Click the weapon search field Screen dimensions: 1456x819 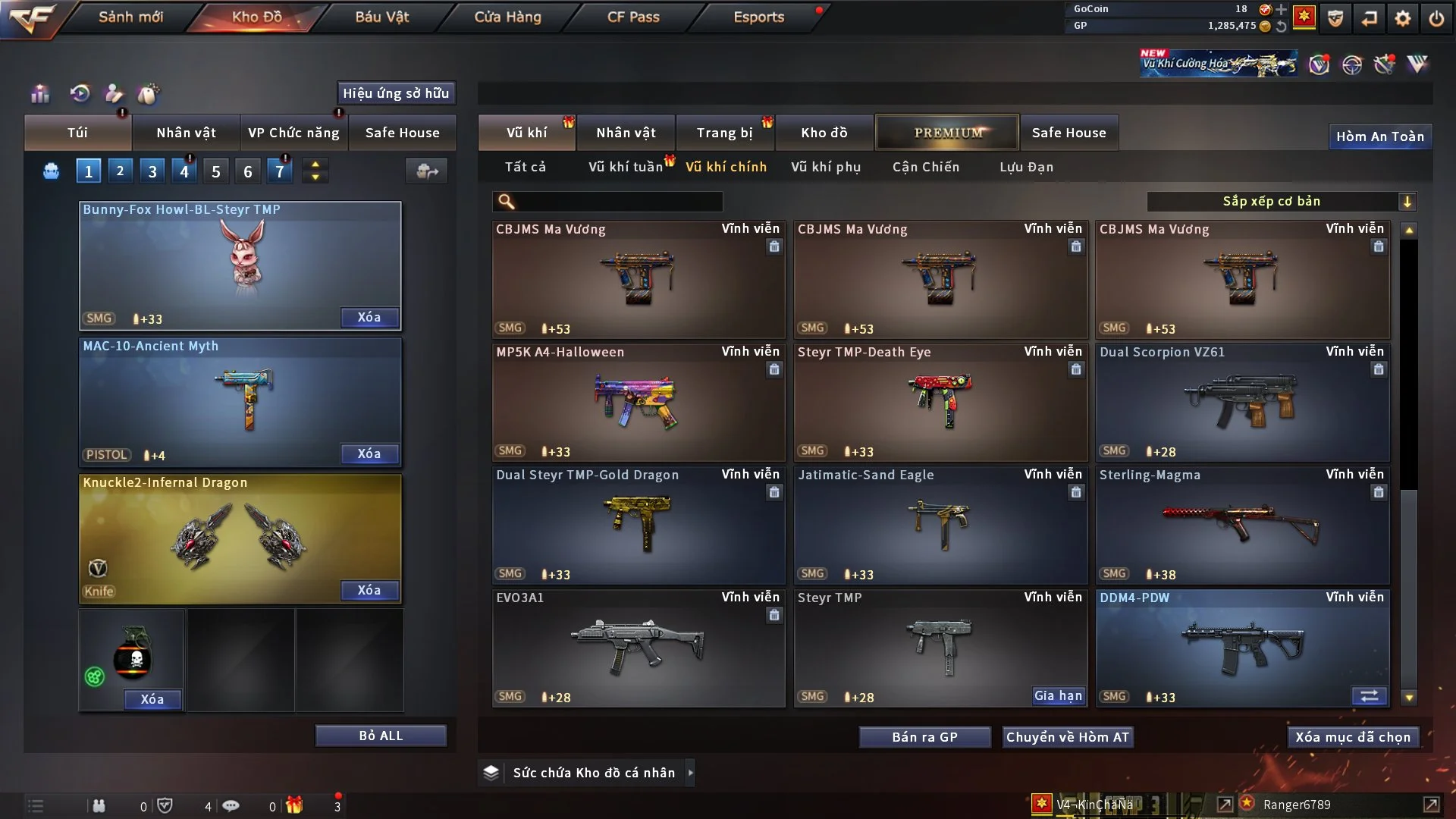618,202
